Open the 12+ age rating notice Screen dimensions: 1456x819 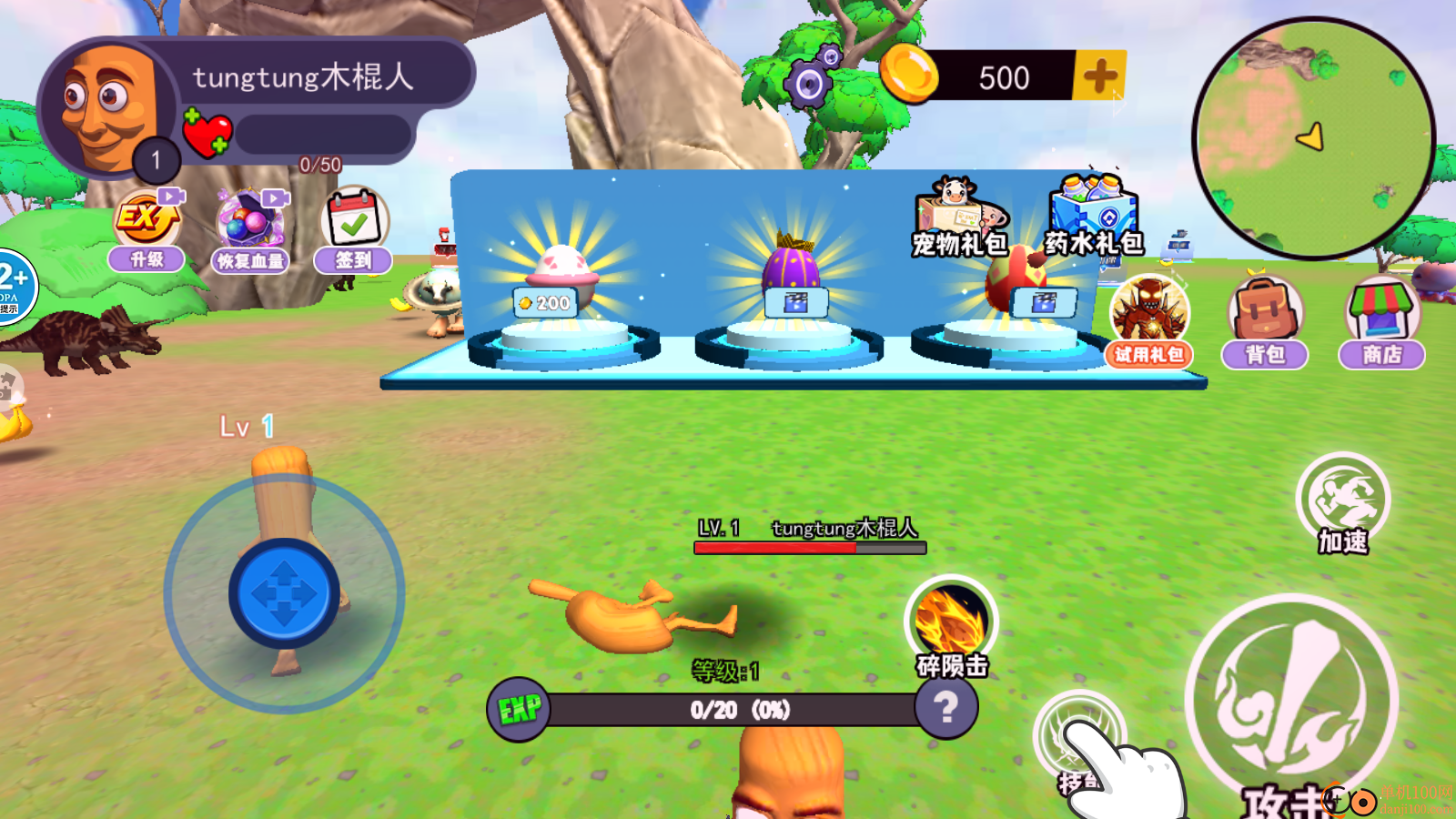(13, 286)
